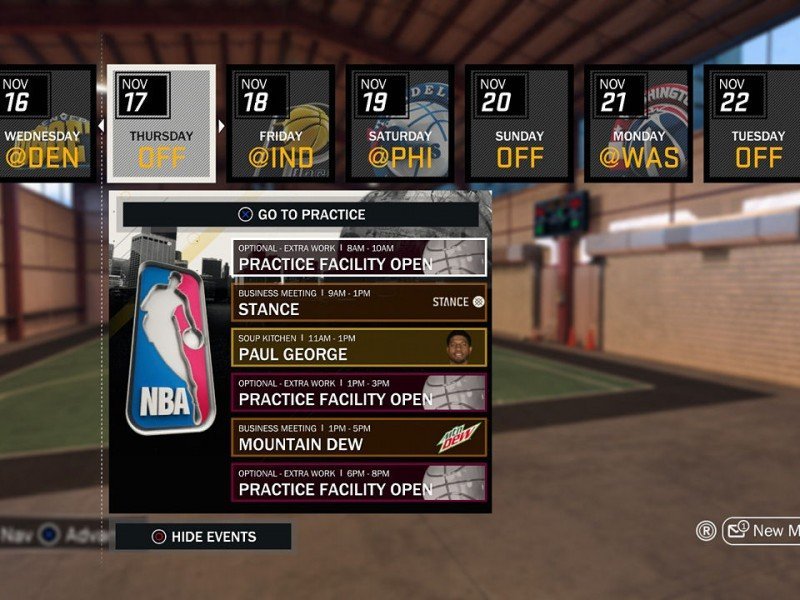Screen dimensions: 800x600
Task: Pick Saturday Nov 19 game at Philadelphia
Action: click(399, 124)
